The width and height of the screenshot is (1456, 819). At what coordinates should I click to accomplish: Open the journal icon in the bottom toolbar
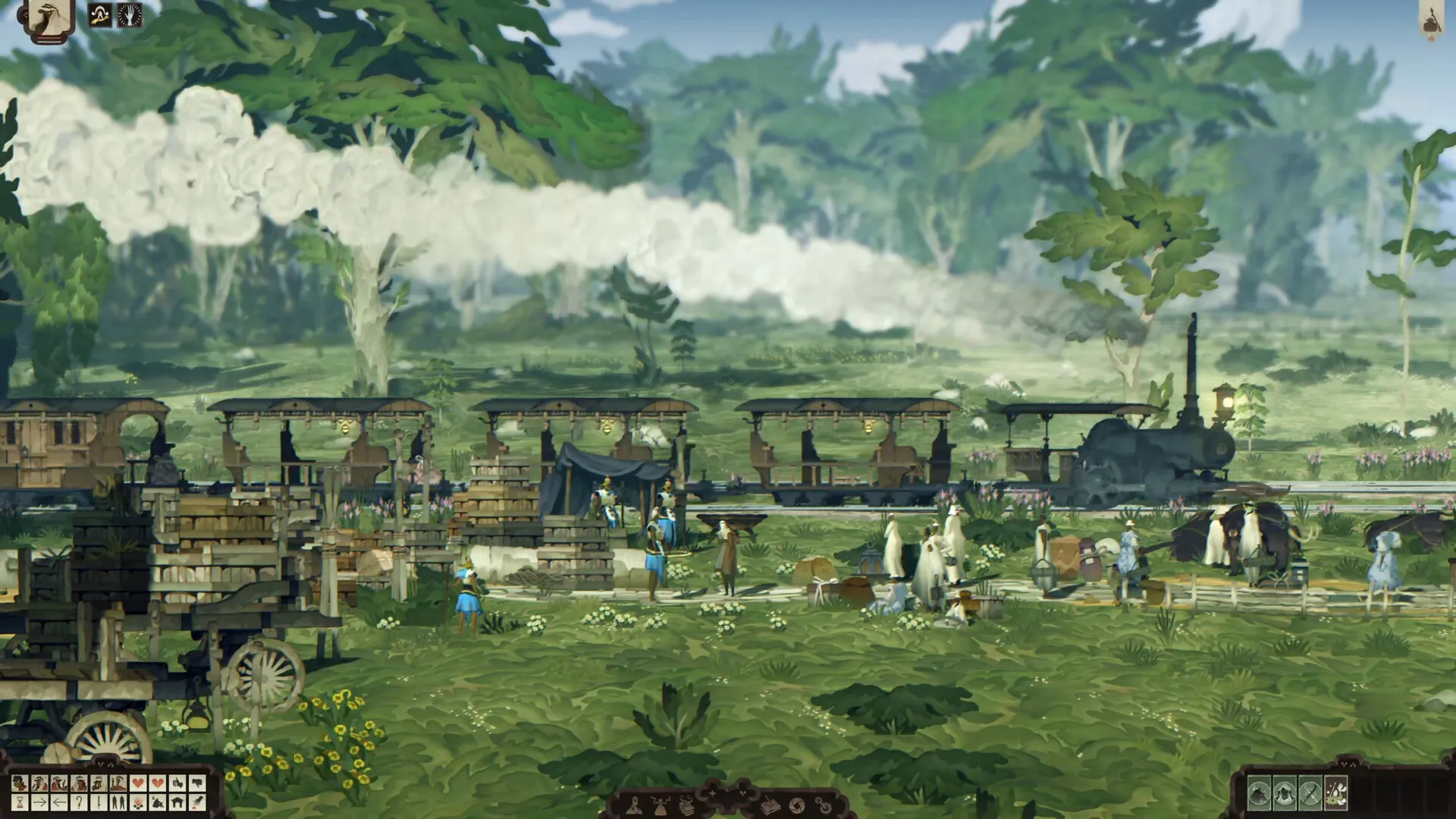tap(769, 805)
